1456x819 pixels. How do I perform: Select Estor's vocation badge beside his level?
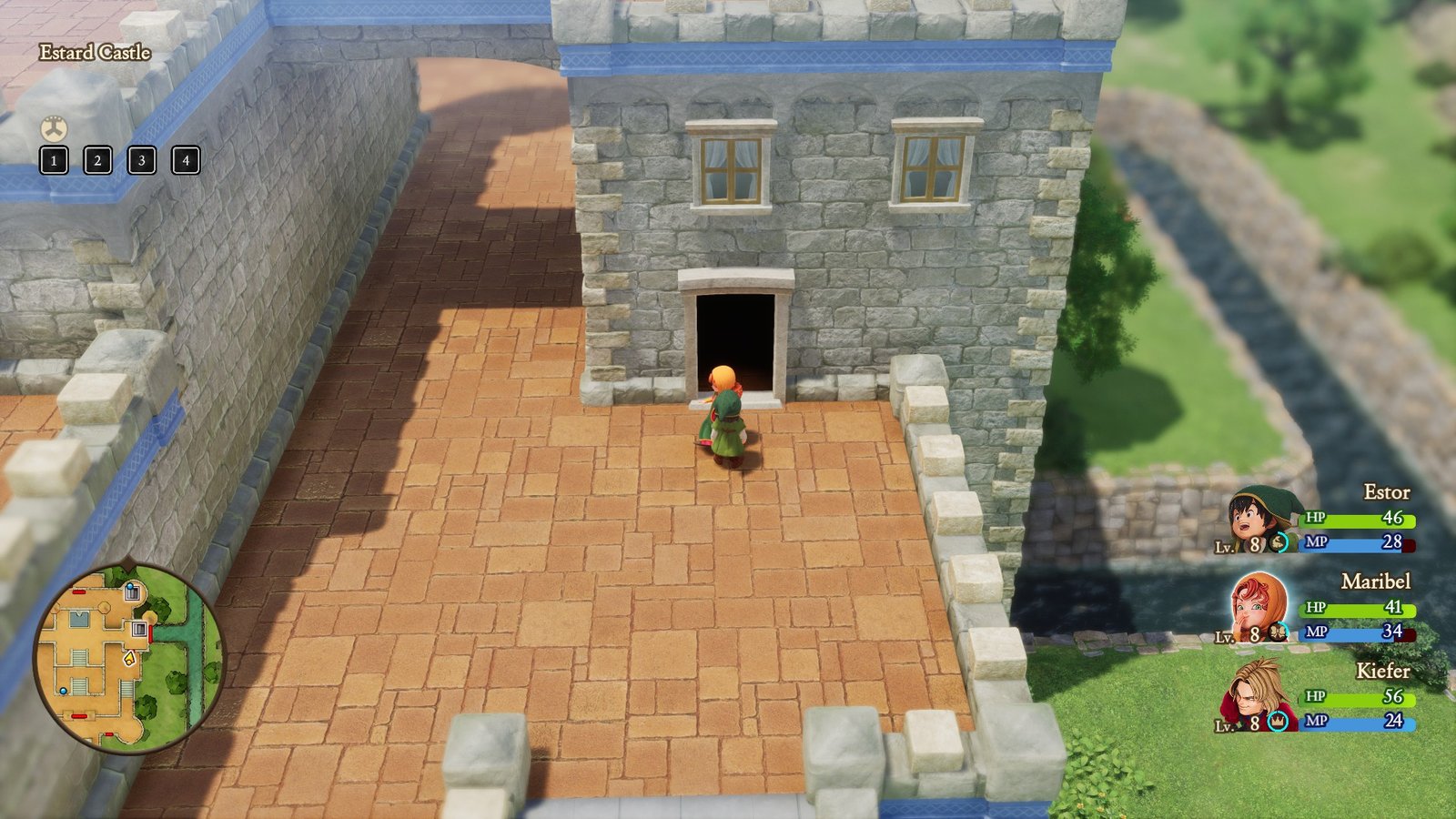1278,543
